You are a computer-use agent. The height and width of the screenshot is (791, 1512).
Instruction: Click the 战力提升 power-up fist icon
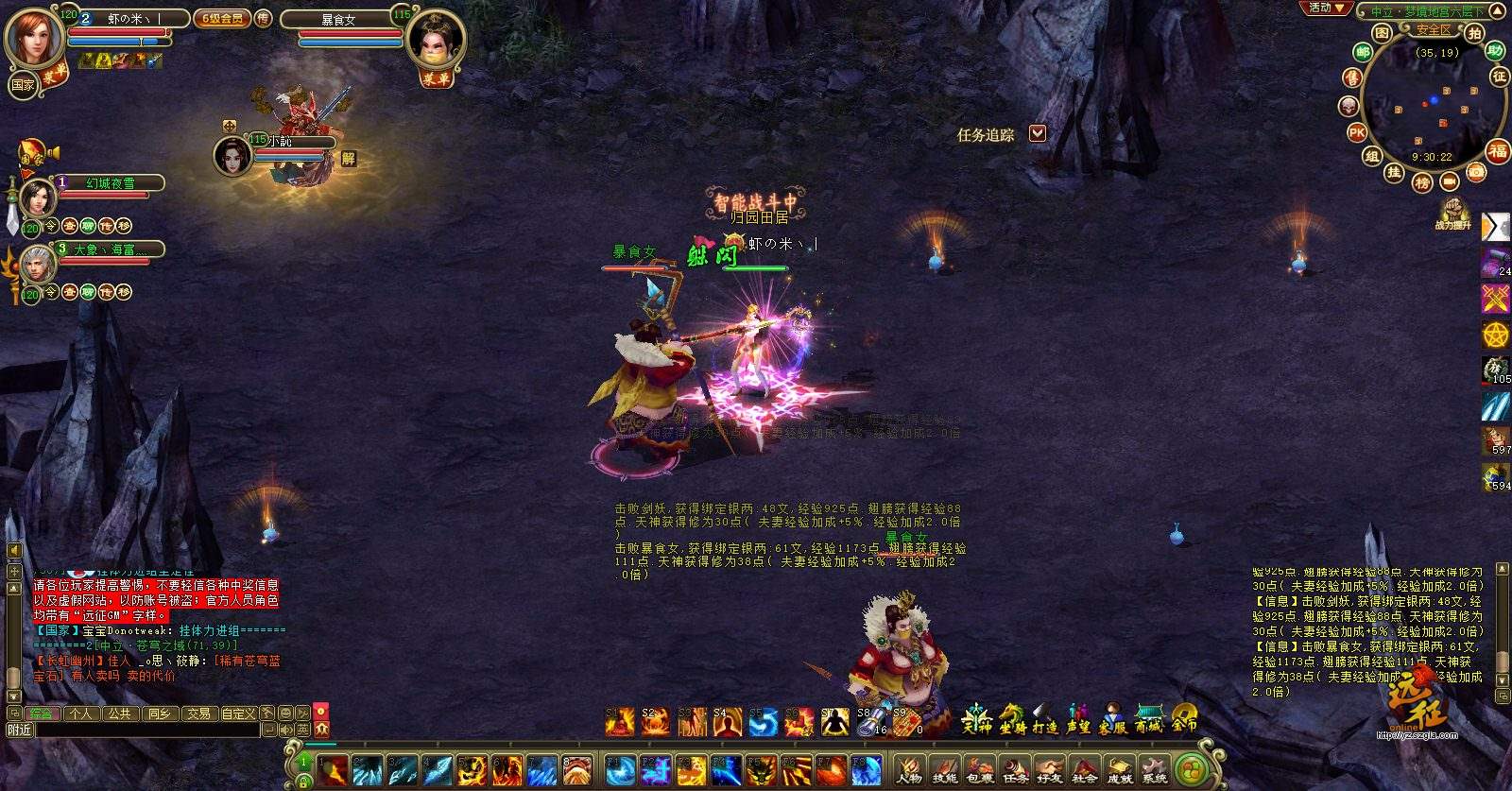(x=1452, y=212)
